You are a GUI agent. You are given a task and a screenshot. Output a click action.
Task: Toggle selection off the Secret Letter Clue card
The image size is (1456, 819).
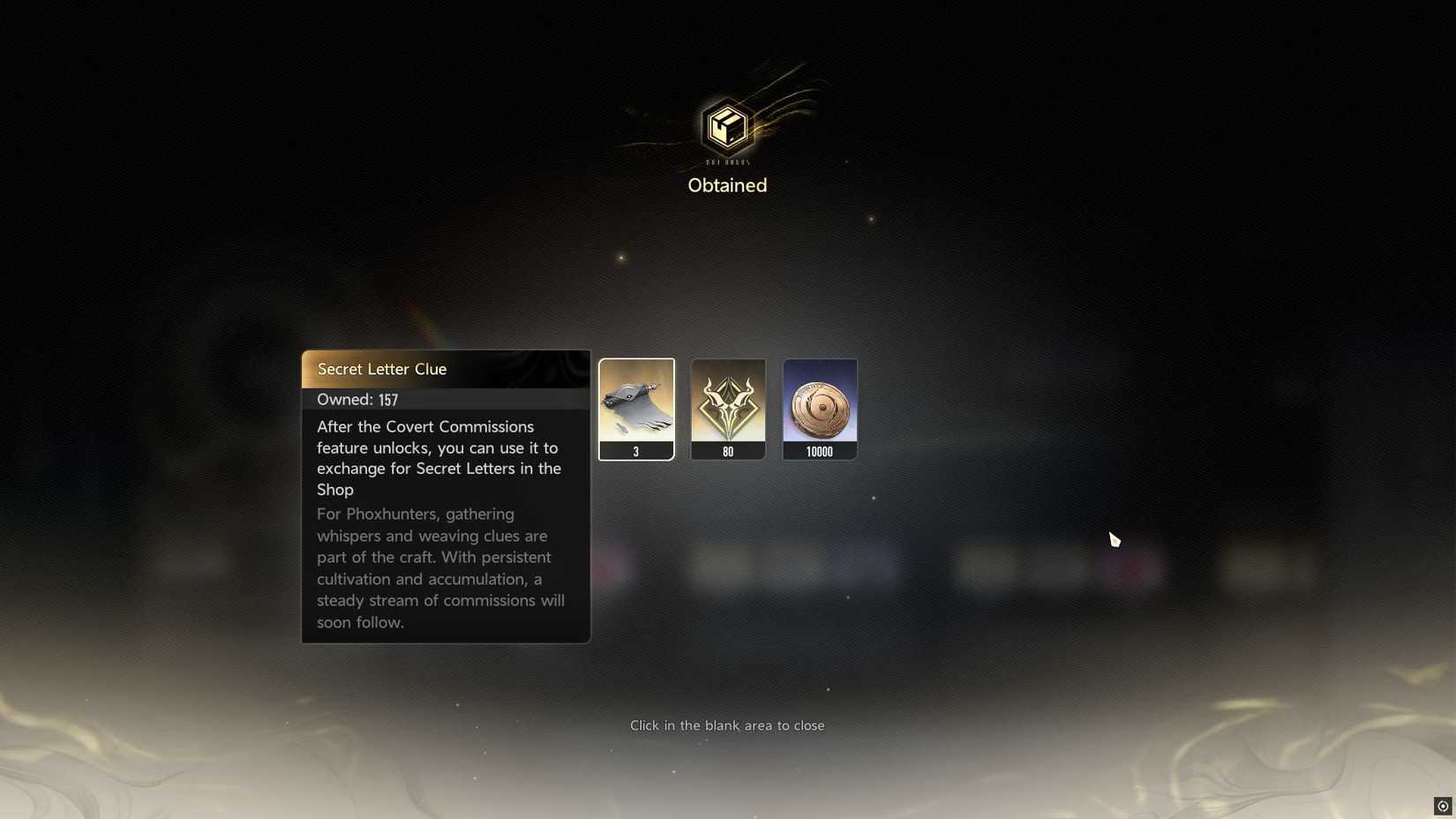636,408
